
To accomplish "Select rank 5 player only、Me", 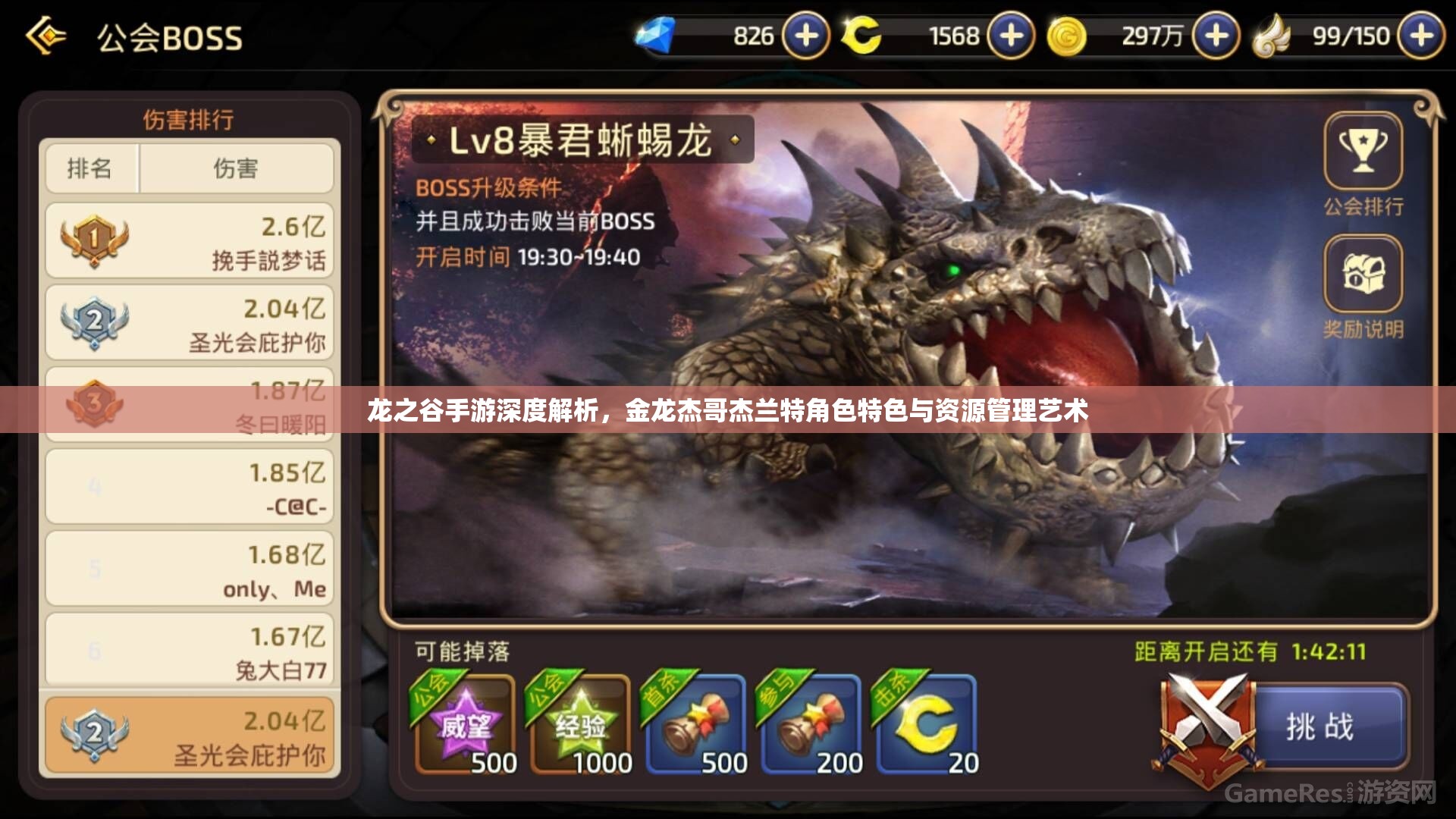I will (188, 569).
